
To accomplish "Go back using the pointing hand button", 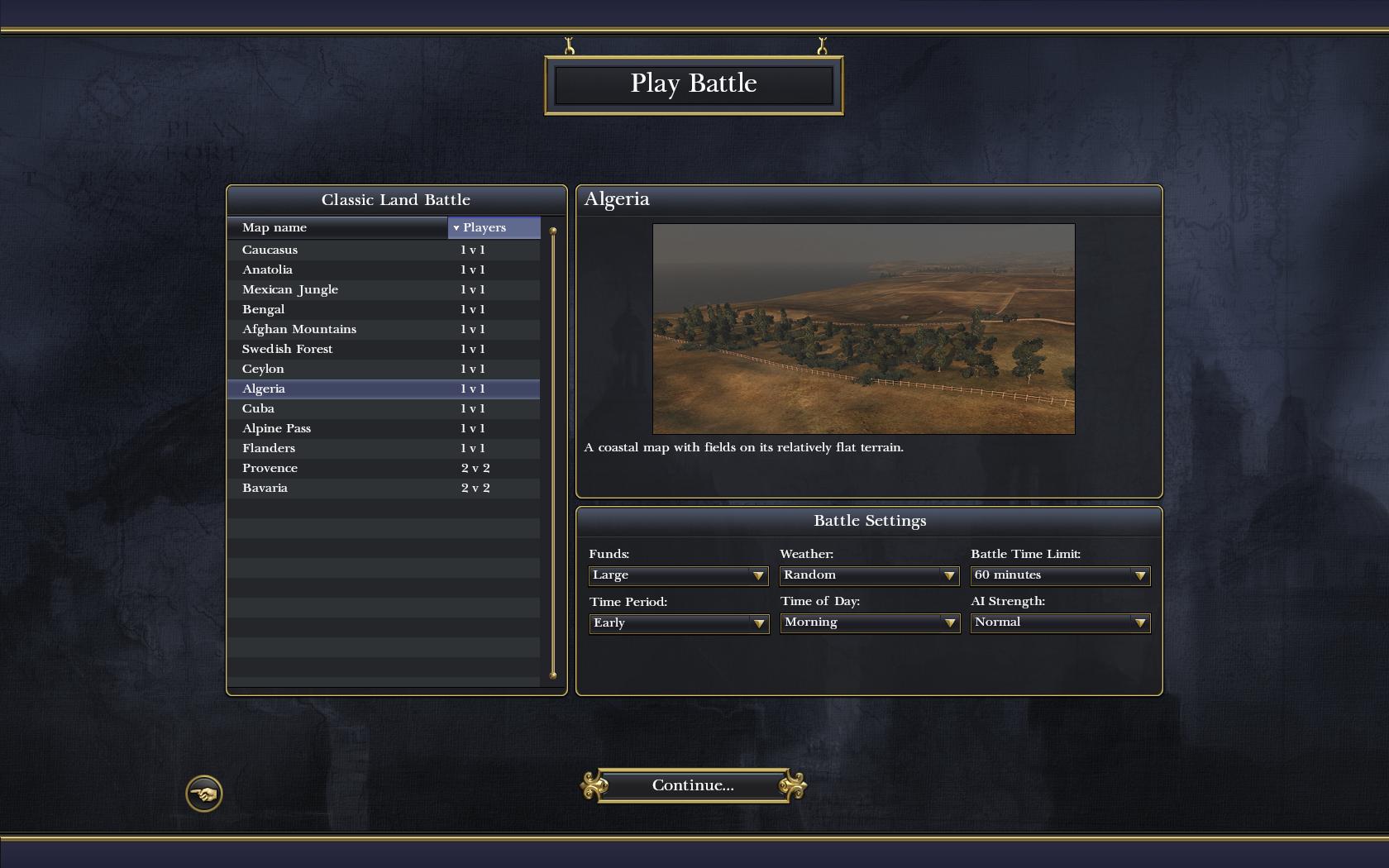I will click(203, 794).
